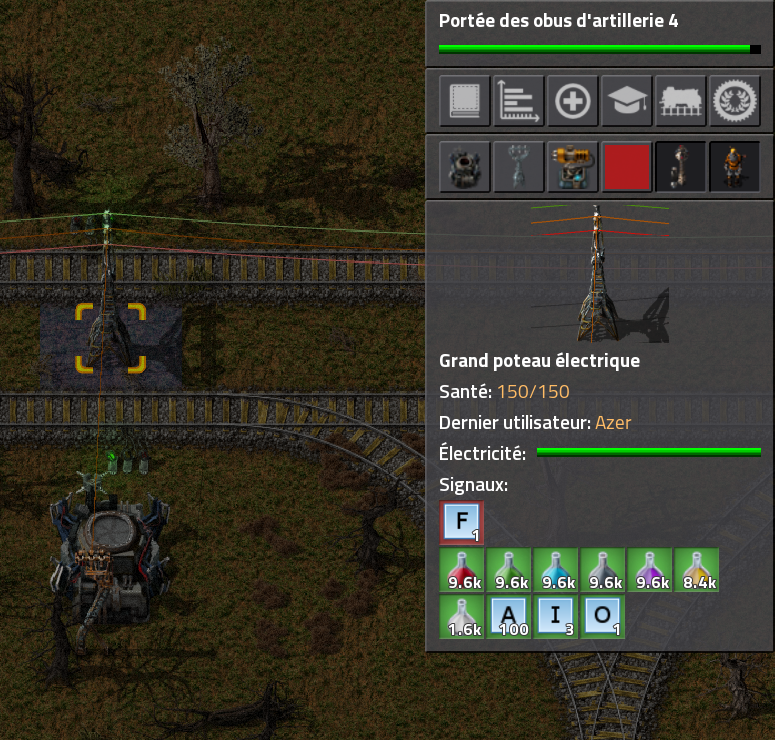Viewport: 775px width, 740px height.
Task: Select the grey electric pole slot
Action: (x=519, y=166)
